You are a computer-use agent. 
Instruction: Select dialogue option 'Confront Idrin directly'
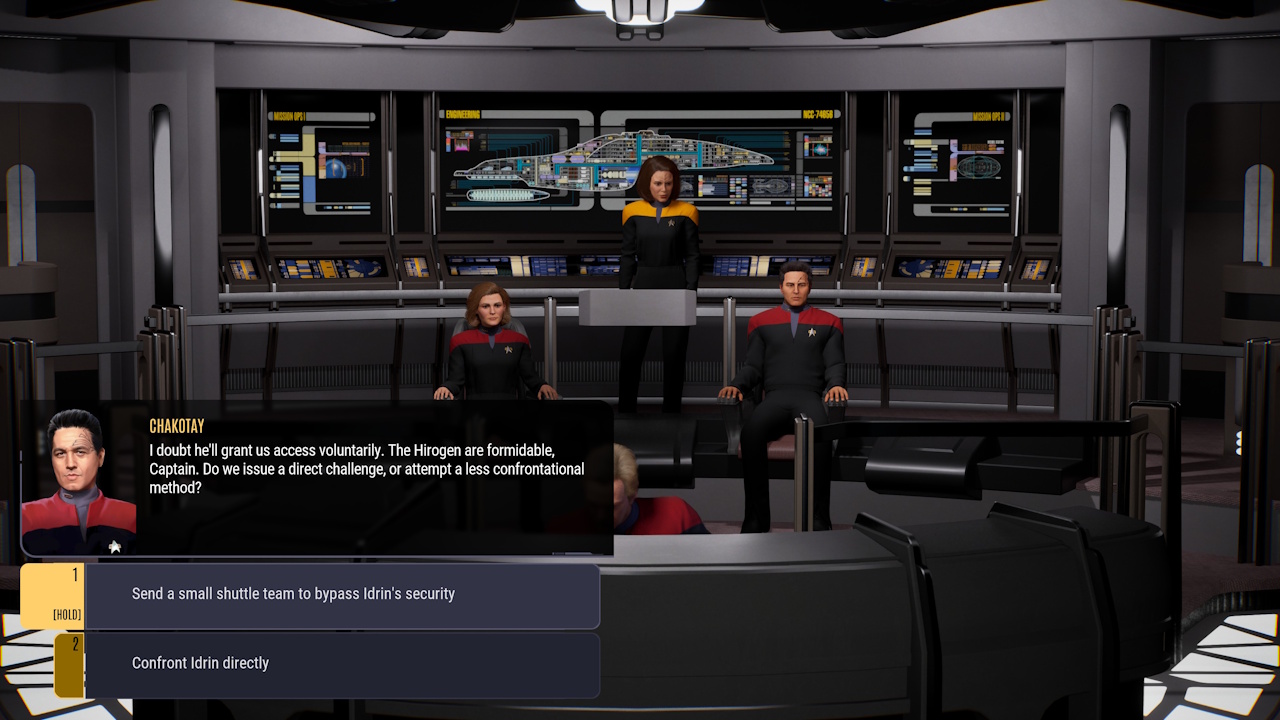coord(340,663)
